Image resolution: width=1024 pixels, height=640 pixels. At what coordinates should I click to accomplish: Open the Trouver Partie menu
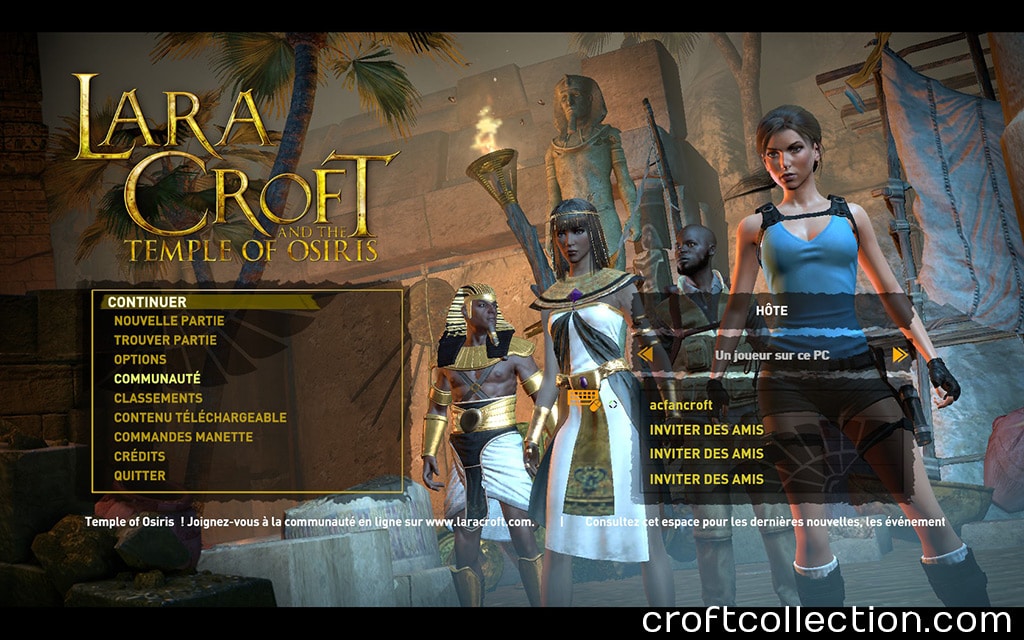(165, 340)
